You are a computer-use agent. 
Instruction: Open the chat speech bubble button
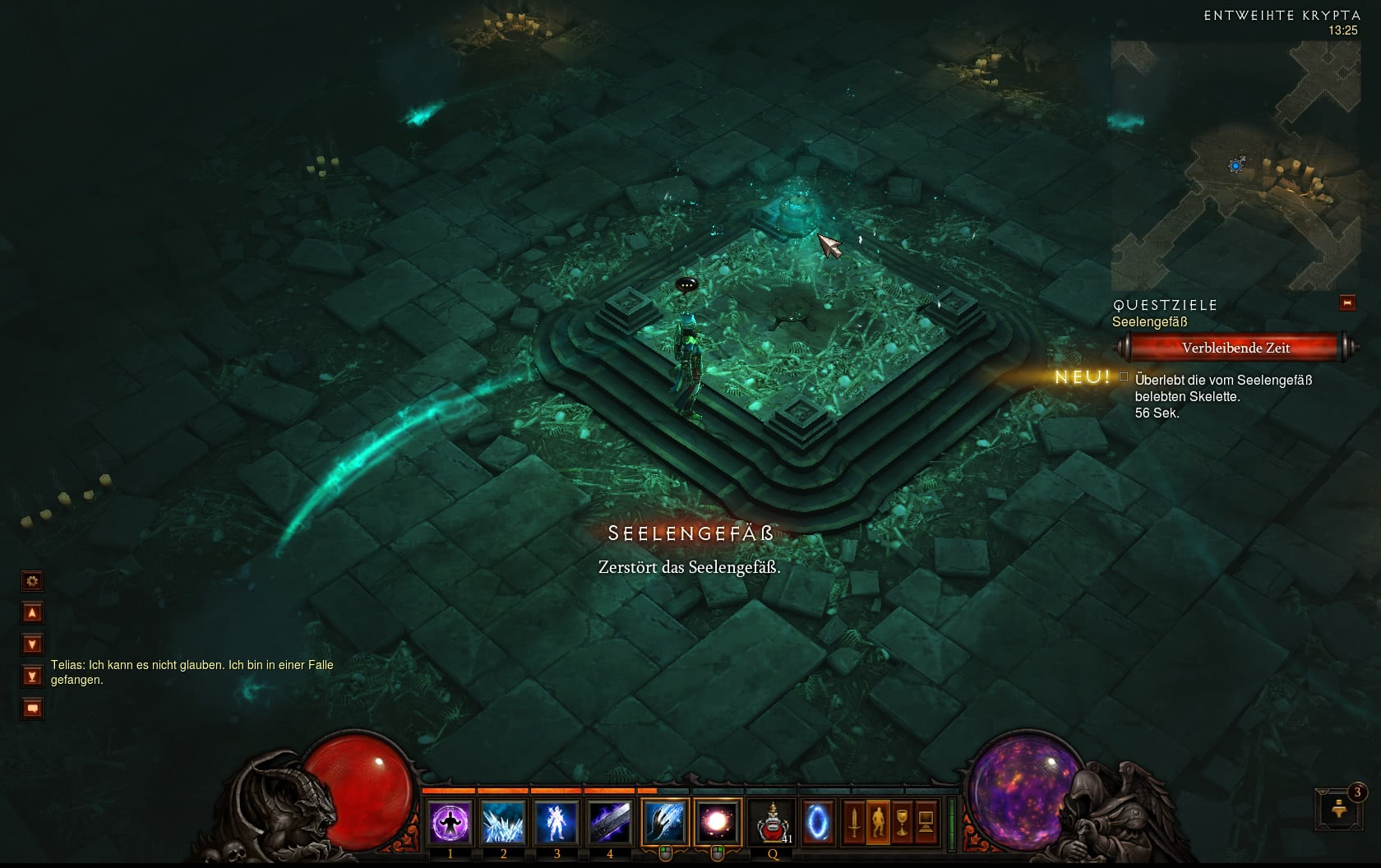pos(32,708)
